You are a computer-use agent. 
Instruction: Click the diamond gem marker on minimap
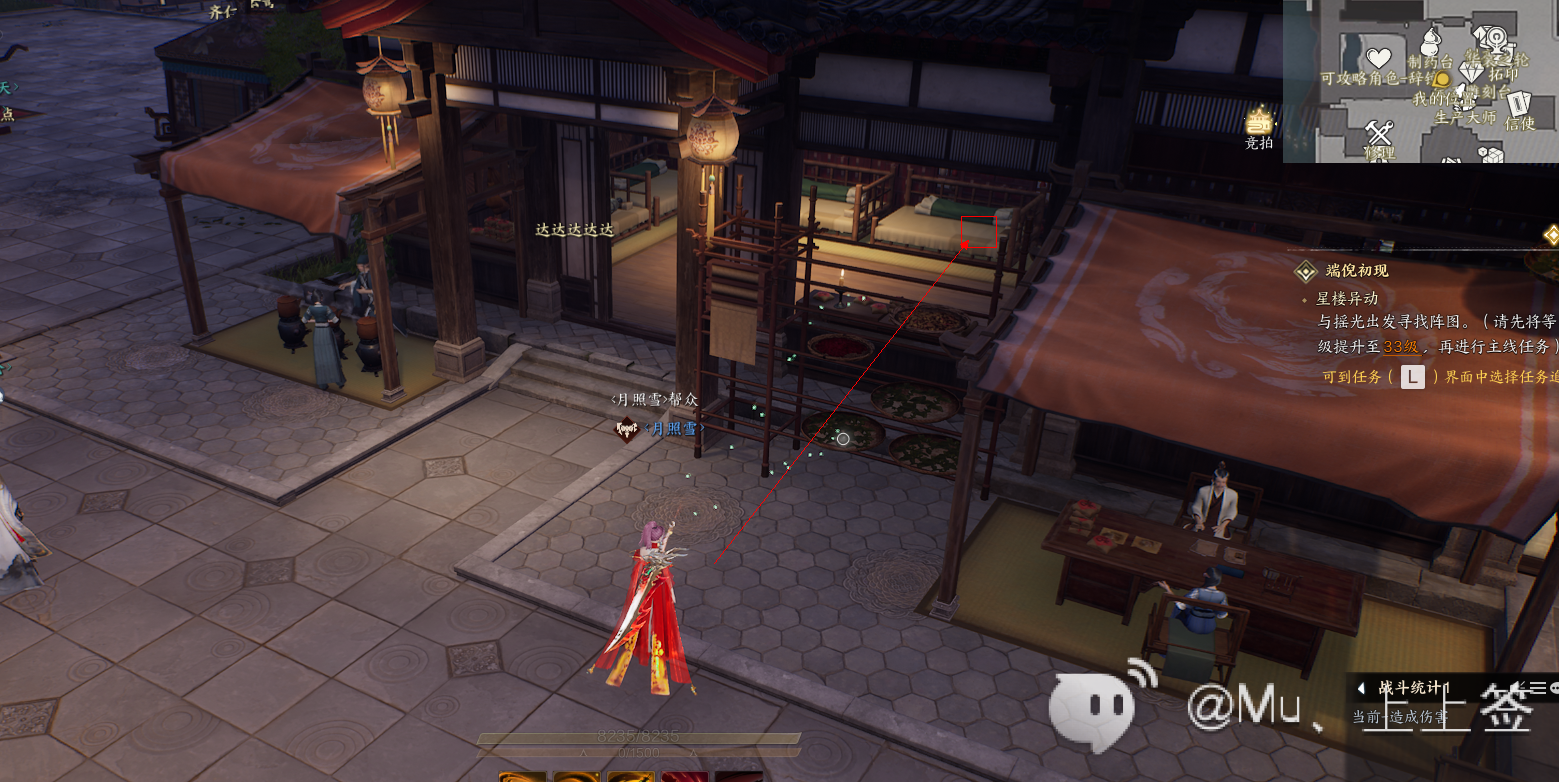1470,72
